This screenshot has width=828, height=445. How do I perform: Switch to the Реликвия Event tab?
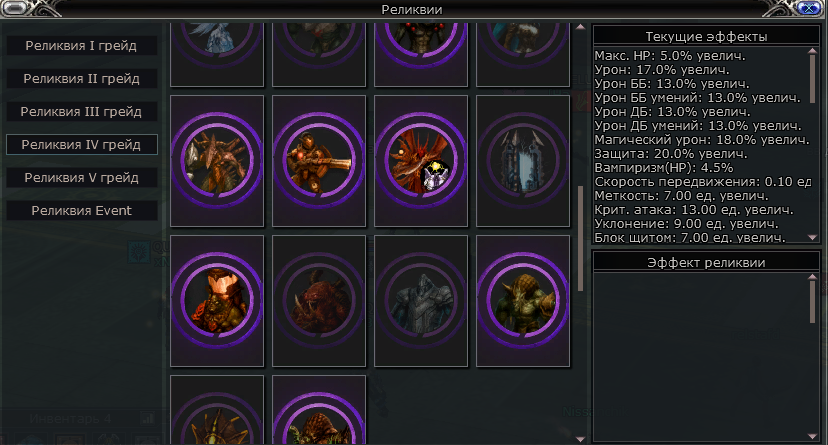pyautogui.click(x=82, y=211)
